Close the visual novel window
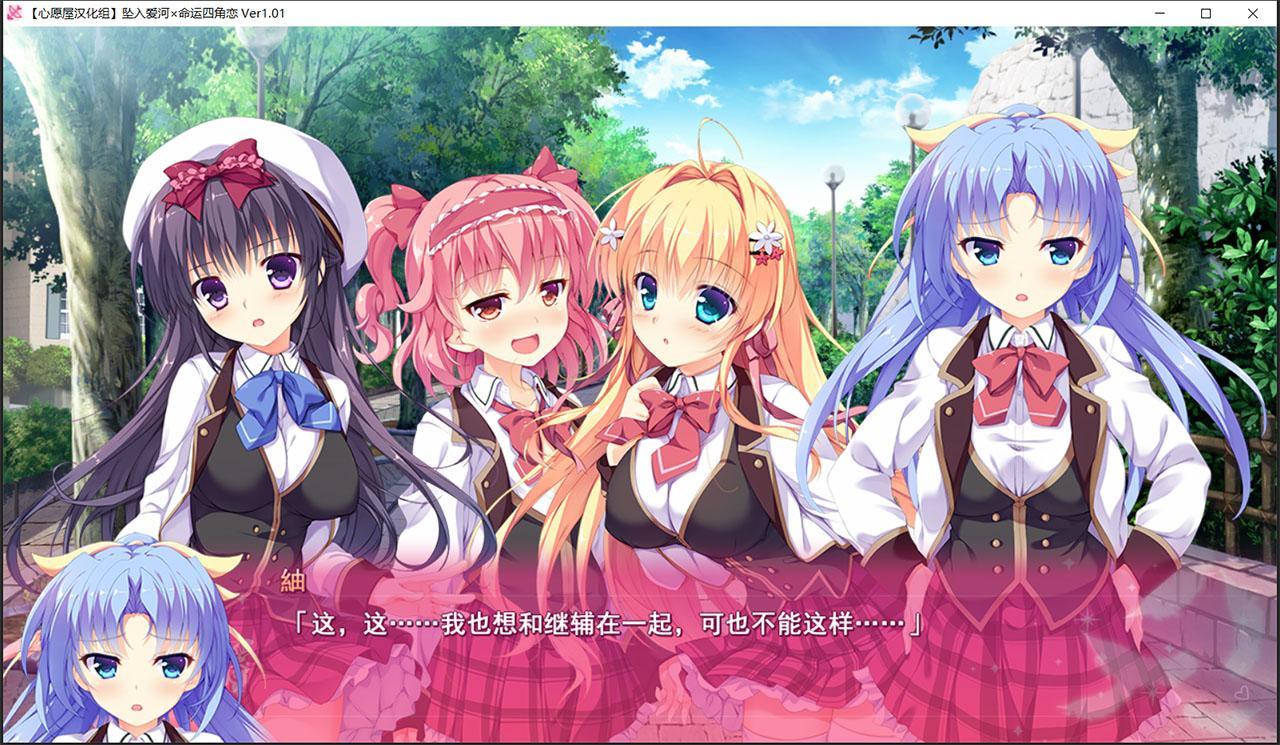The height and width of the screenshot is (745, 1280). (x=1253, y=13)
